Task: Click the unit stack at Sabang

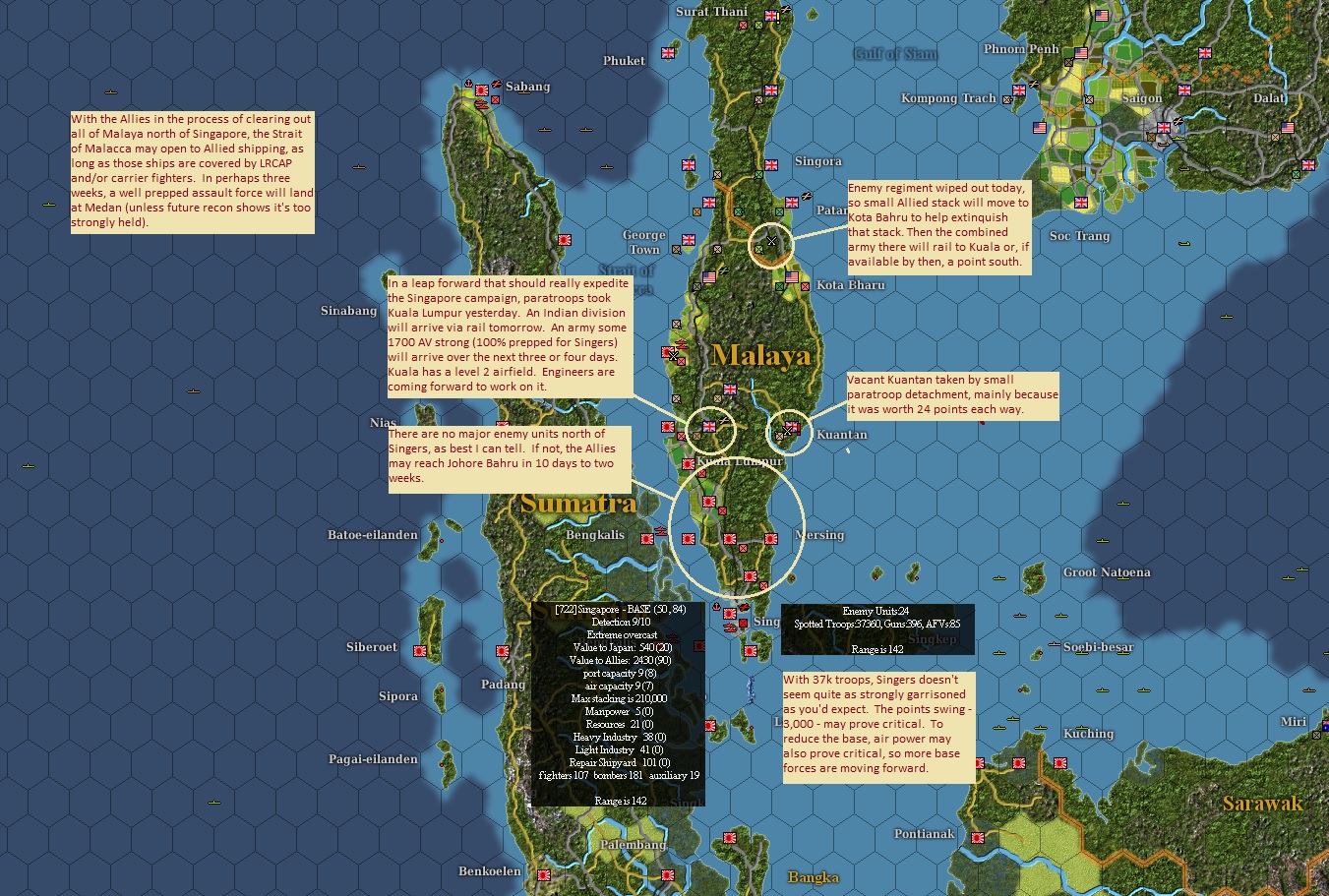Action: coord(482,90)
